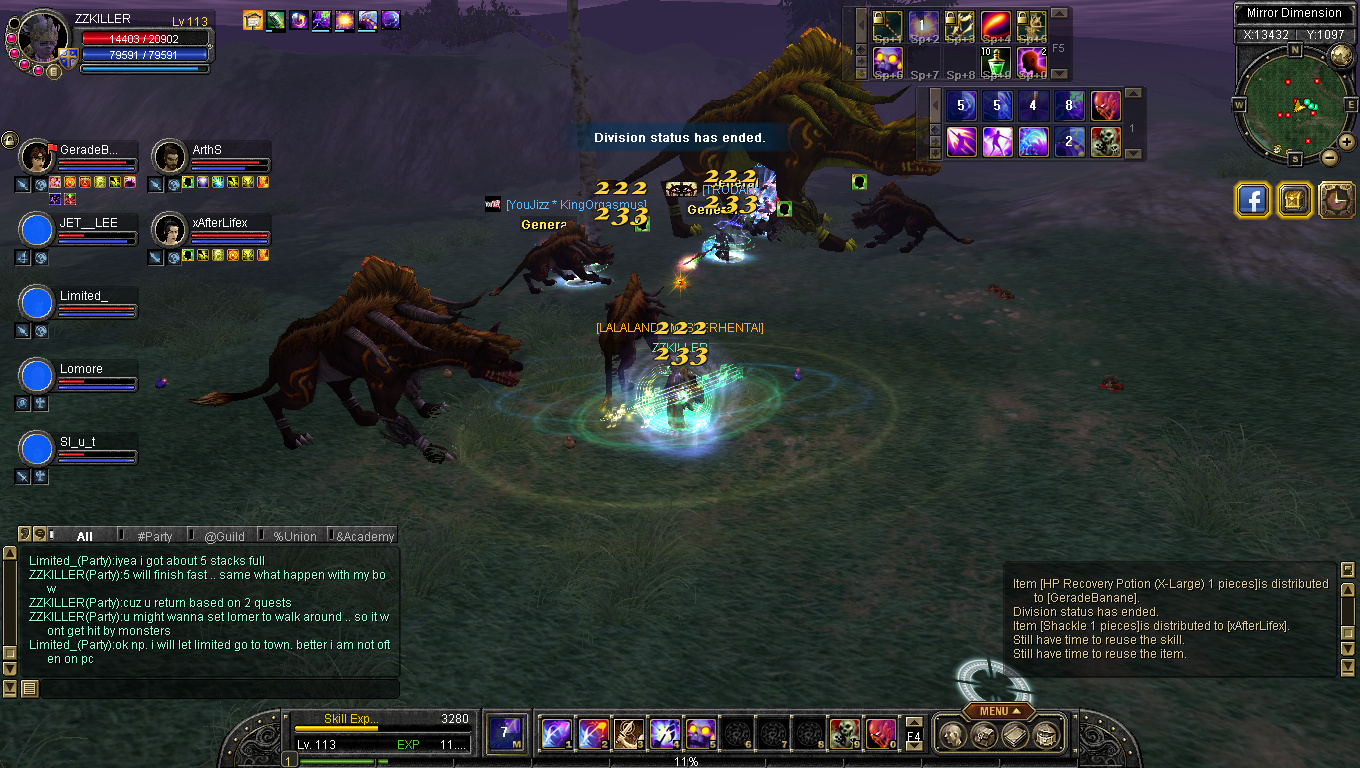This screenshot has width=1360, height=768.
Task: Click the clock icon under the minimap
Action: pos(1336,200)
